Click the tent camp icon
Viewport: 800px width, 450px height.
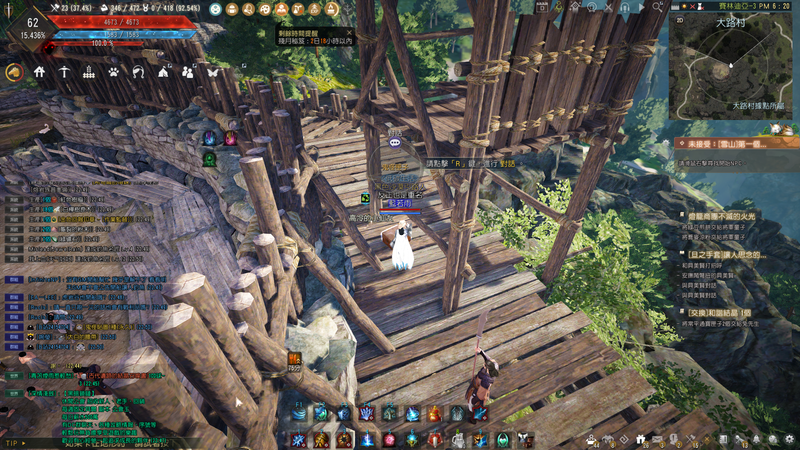163,72
